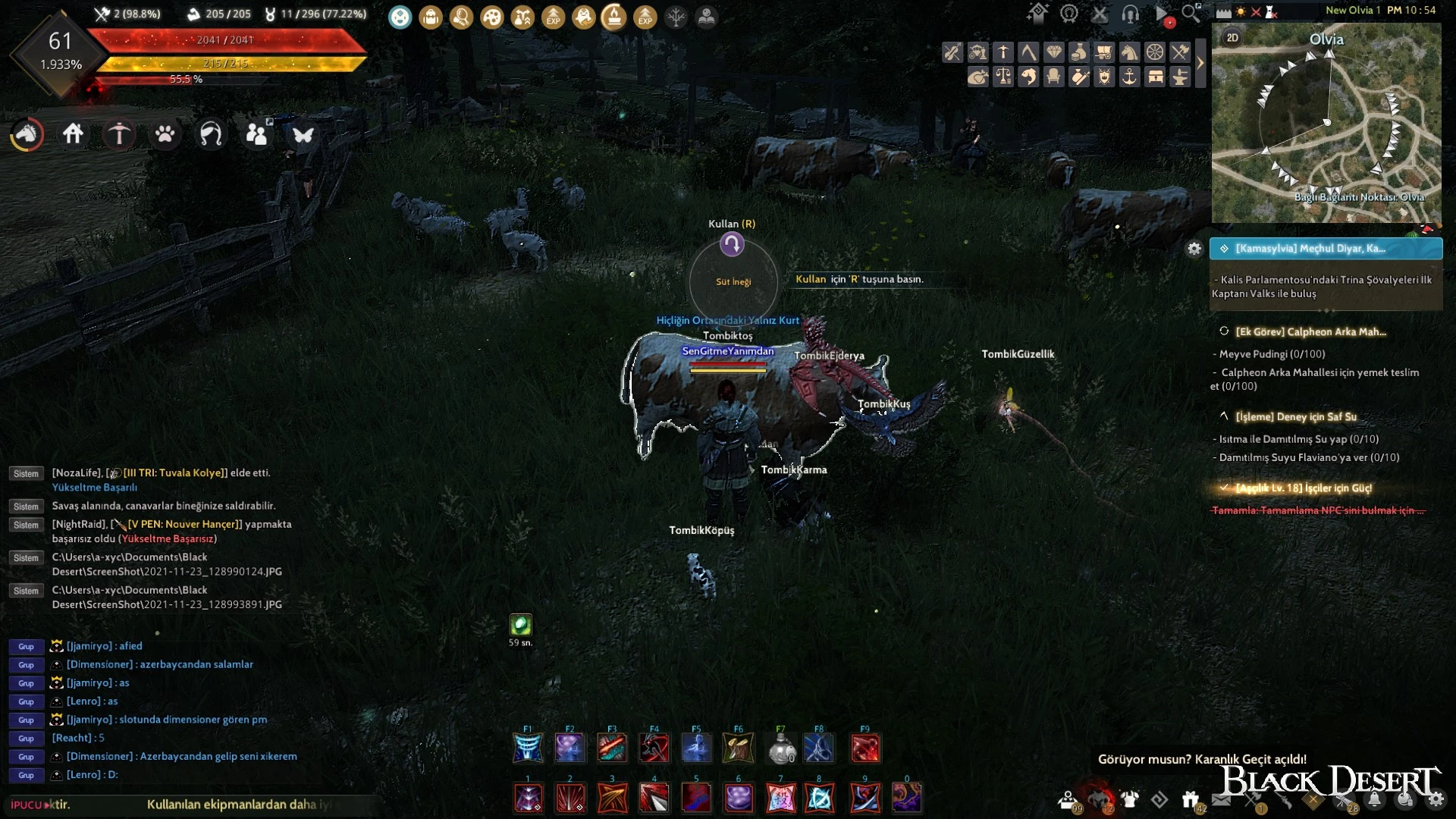Activate the skill in quickslot 6

739,798
